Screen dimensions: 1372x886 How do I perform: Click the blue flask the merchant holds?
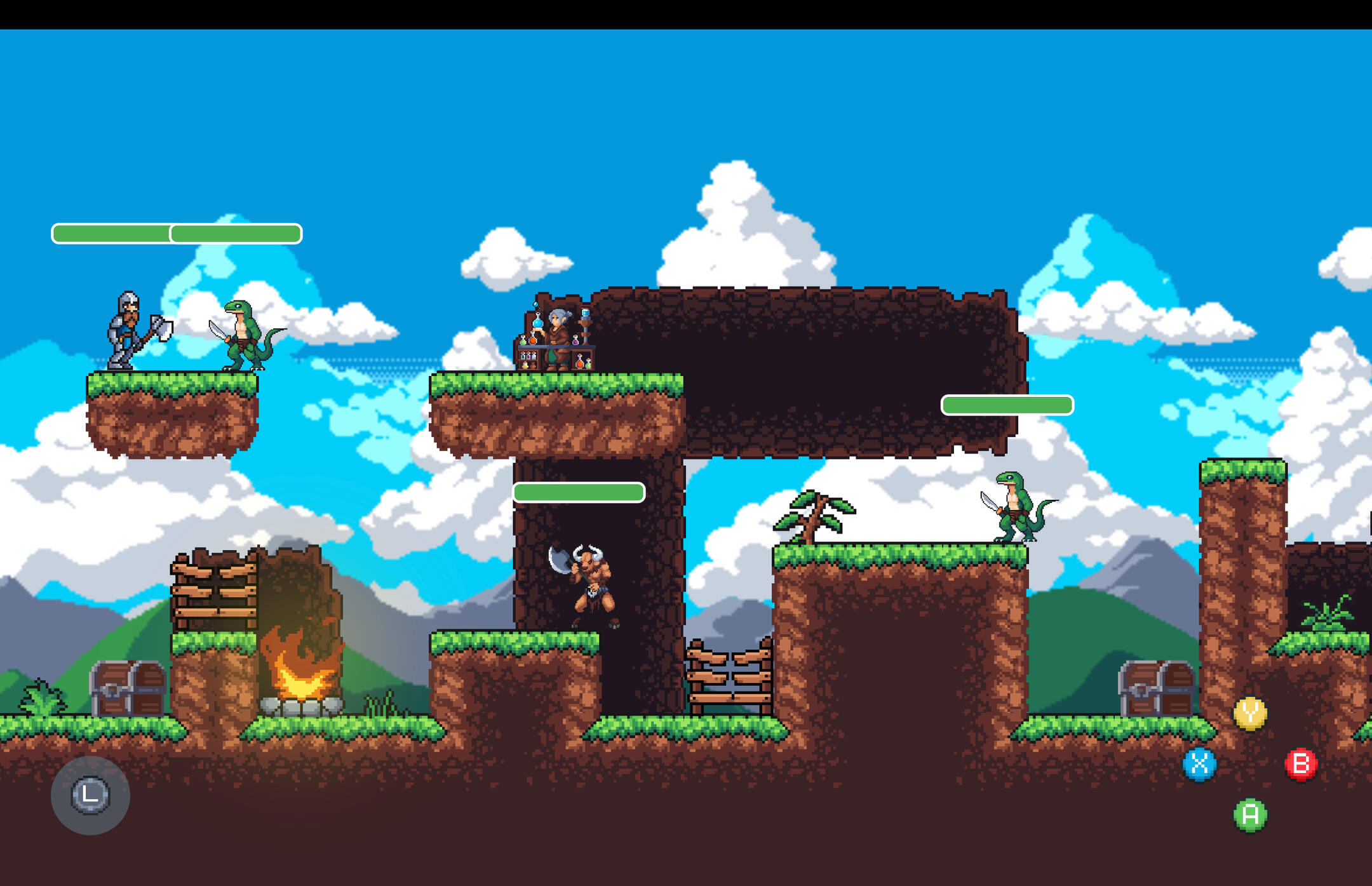click(x=538, y=323)
